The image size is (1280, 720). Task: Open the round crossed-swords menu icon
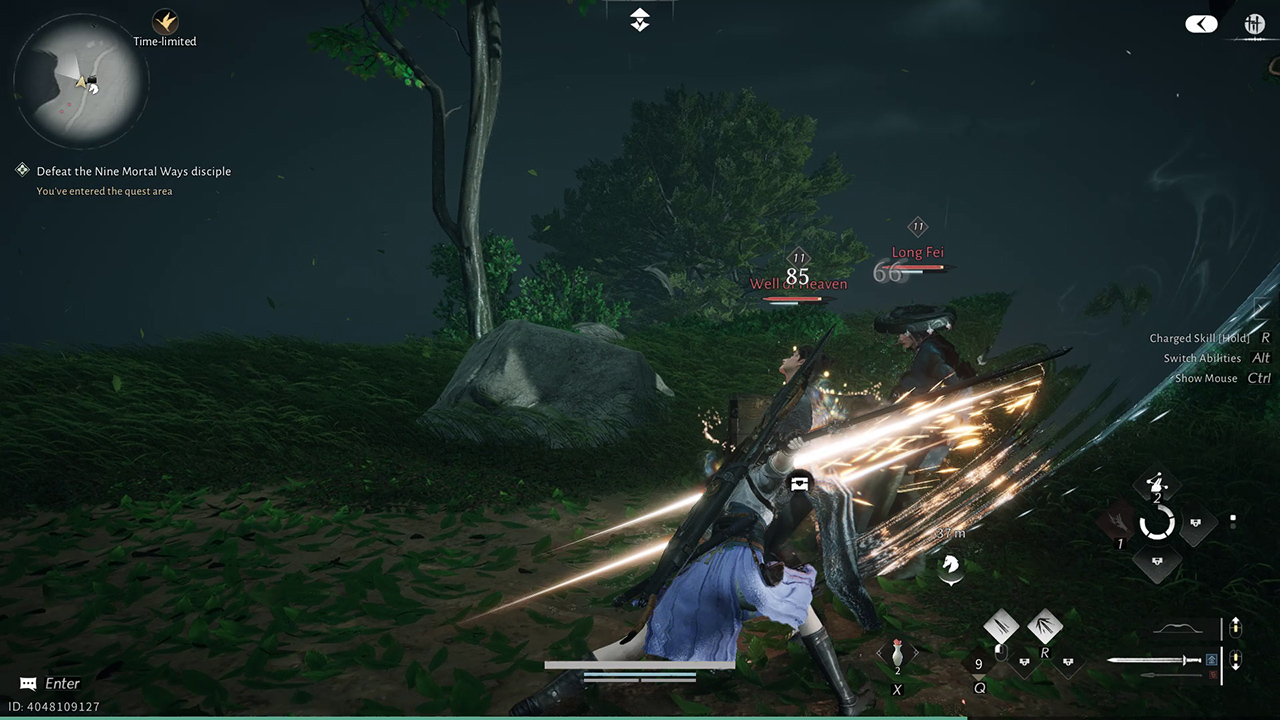click(x=1254, y=24)
